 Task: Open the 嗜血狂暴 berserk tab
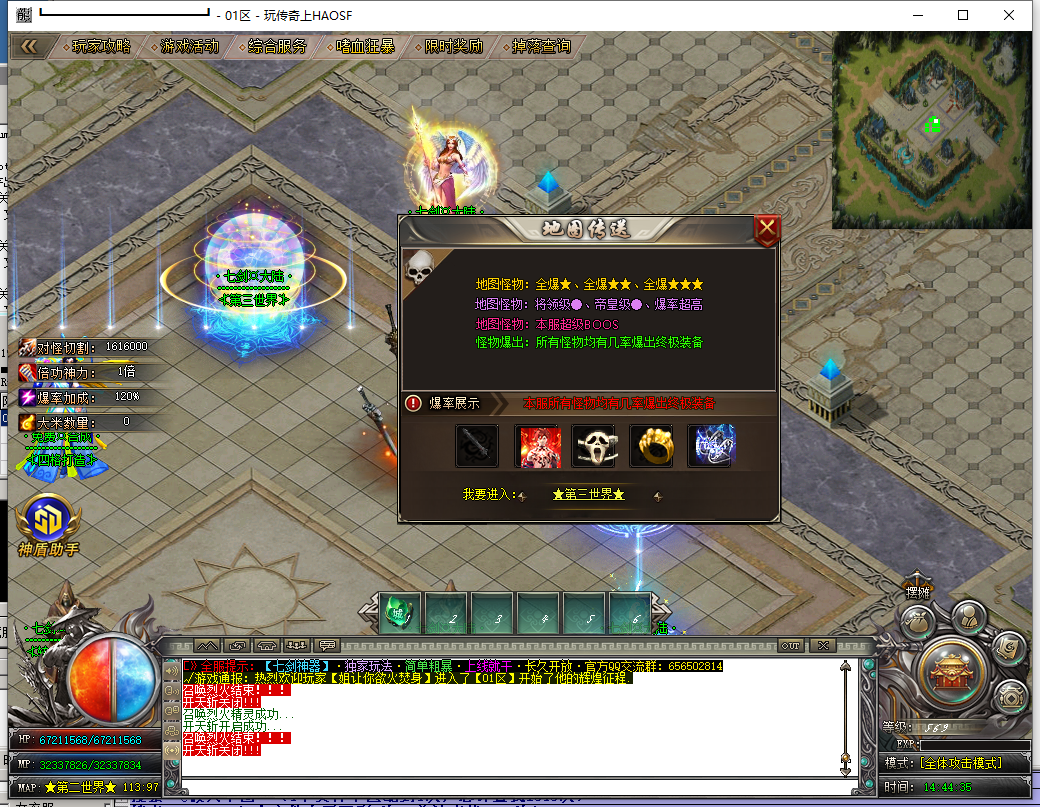pos(365,47)
